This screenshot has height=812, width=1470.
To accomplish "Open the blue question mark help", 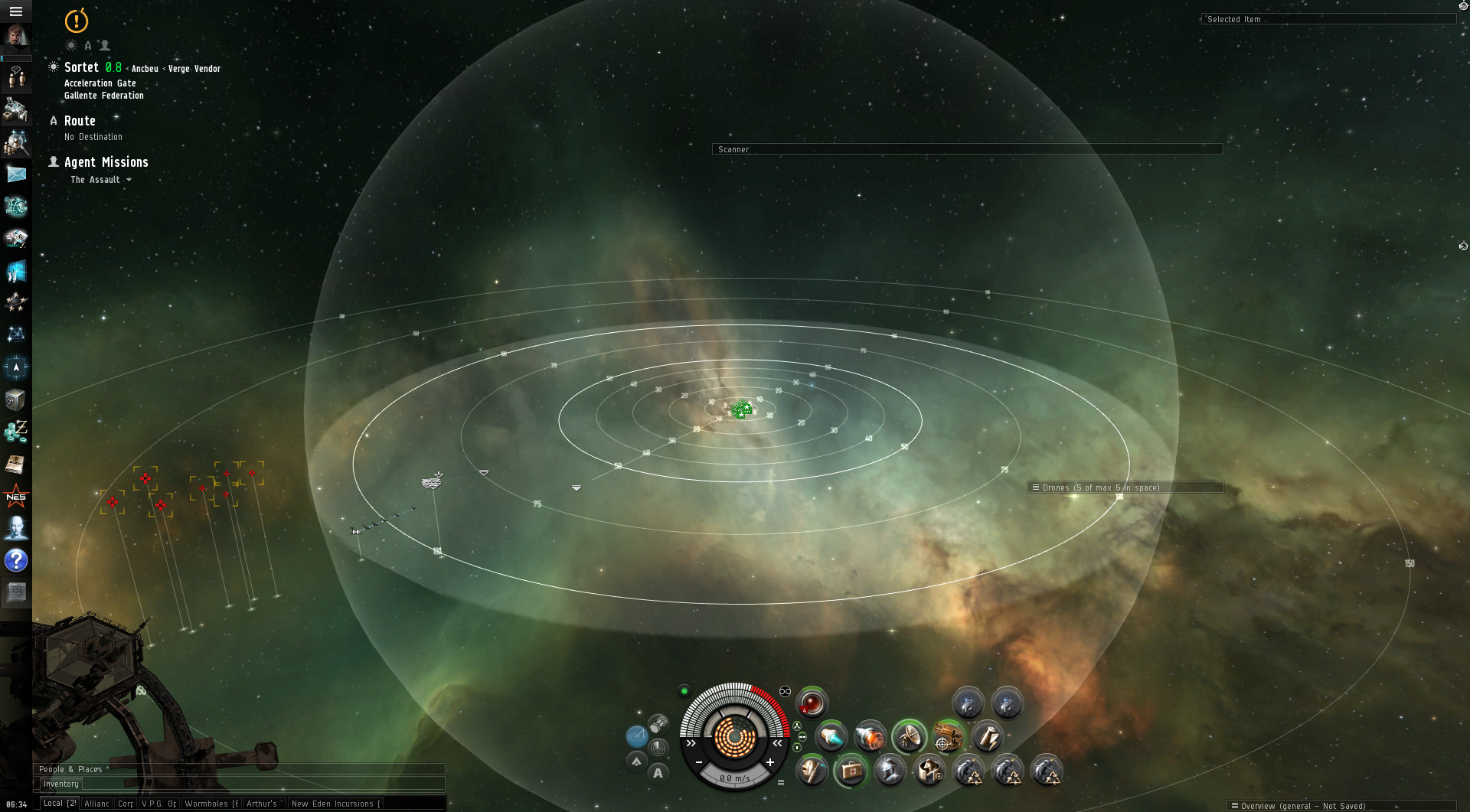I will (16, 560).
